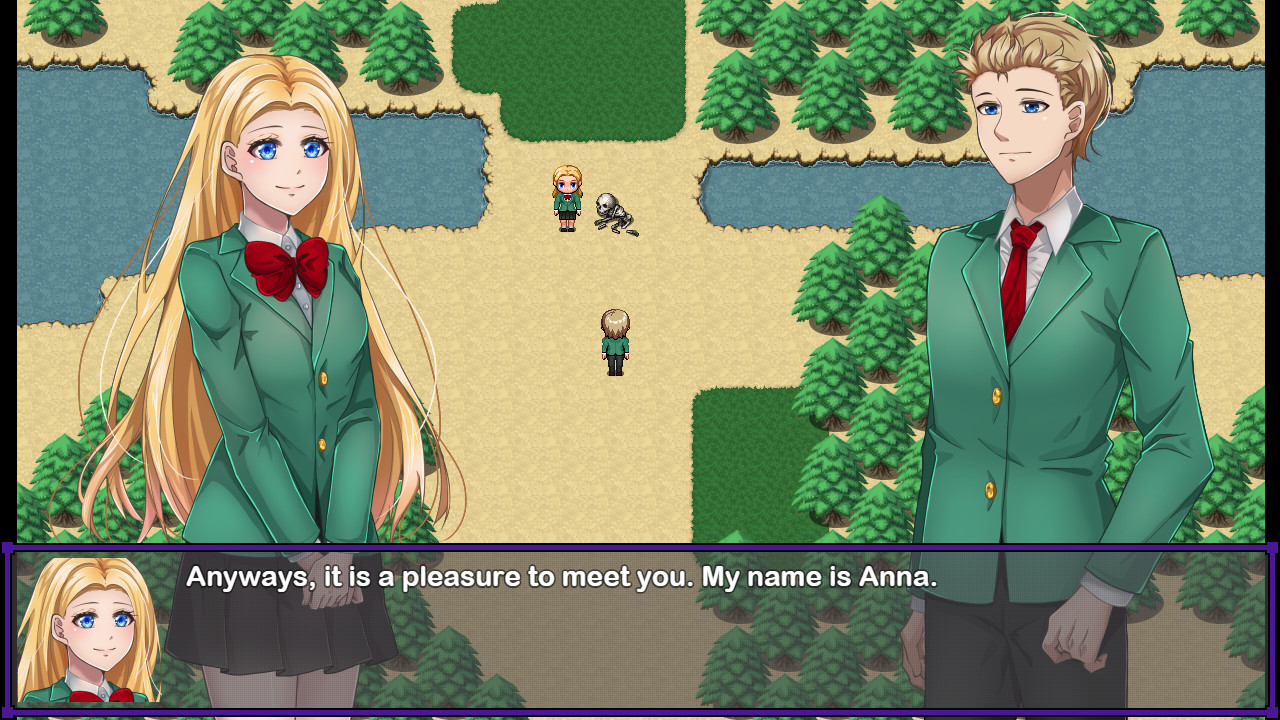Viewport: 1280px width, 720px height.
Task: Click the purple dialogue box border
Action: click(640, 549)
